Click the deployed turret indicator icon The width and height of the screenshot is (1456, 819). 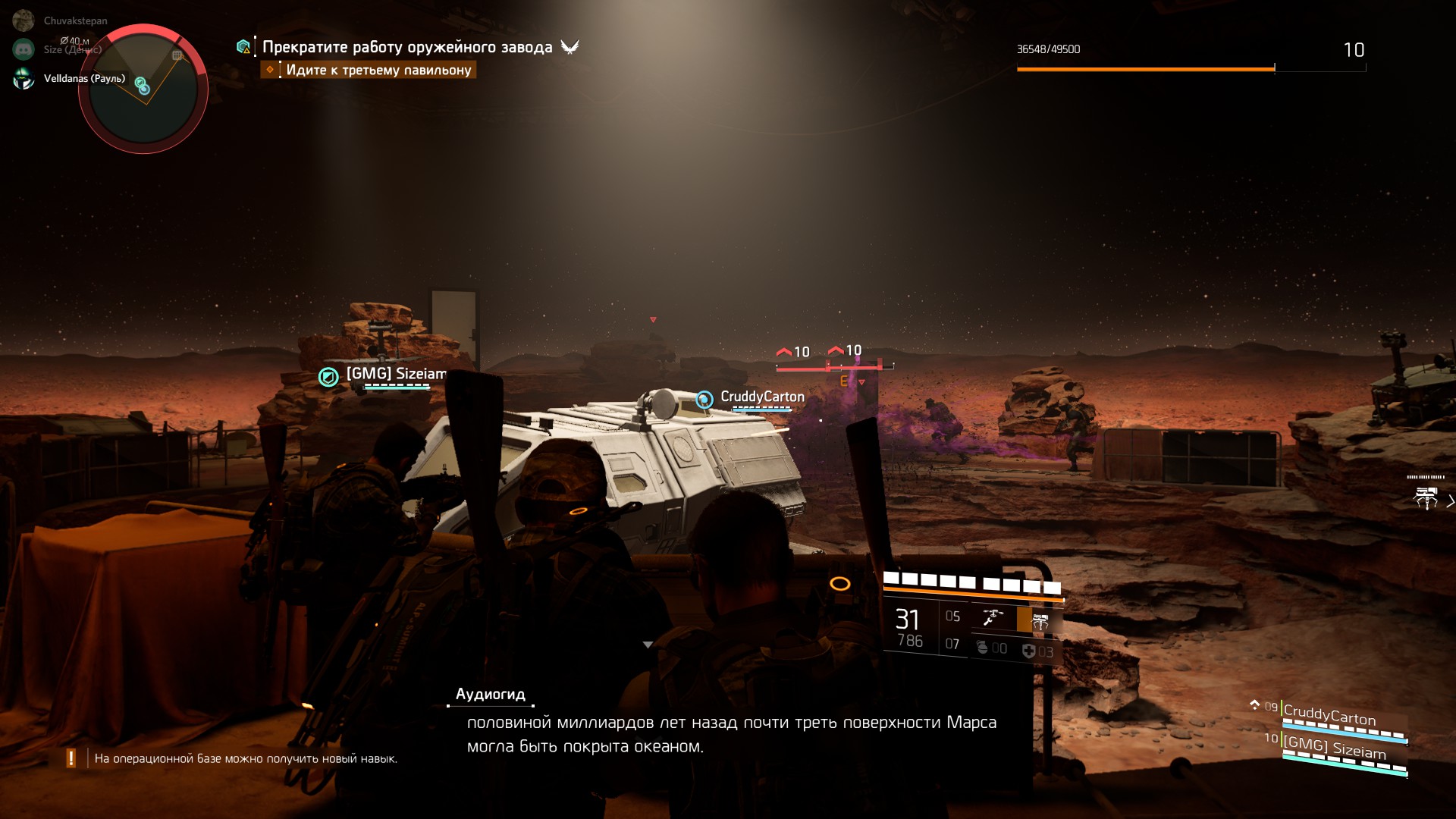(1426, 497)
